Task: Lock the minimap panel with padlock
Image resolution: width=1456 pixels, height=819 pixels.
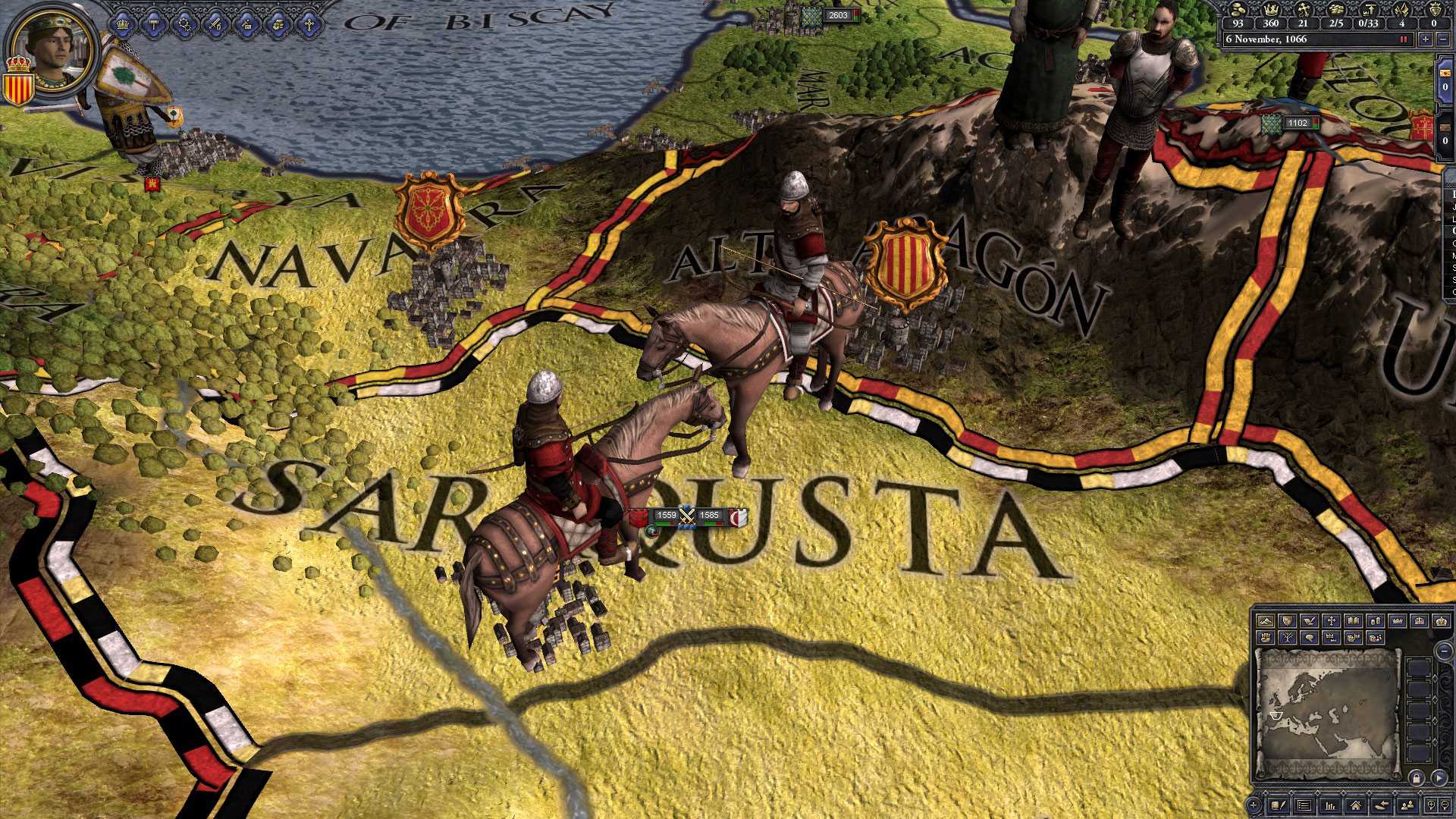Action: (1417, 778)
